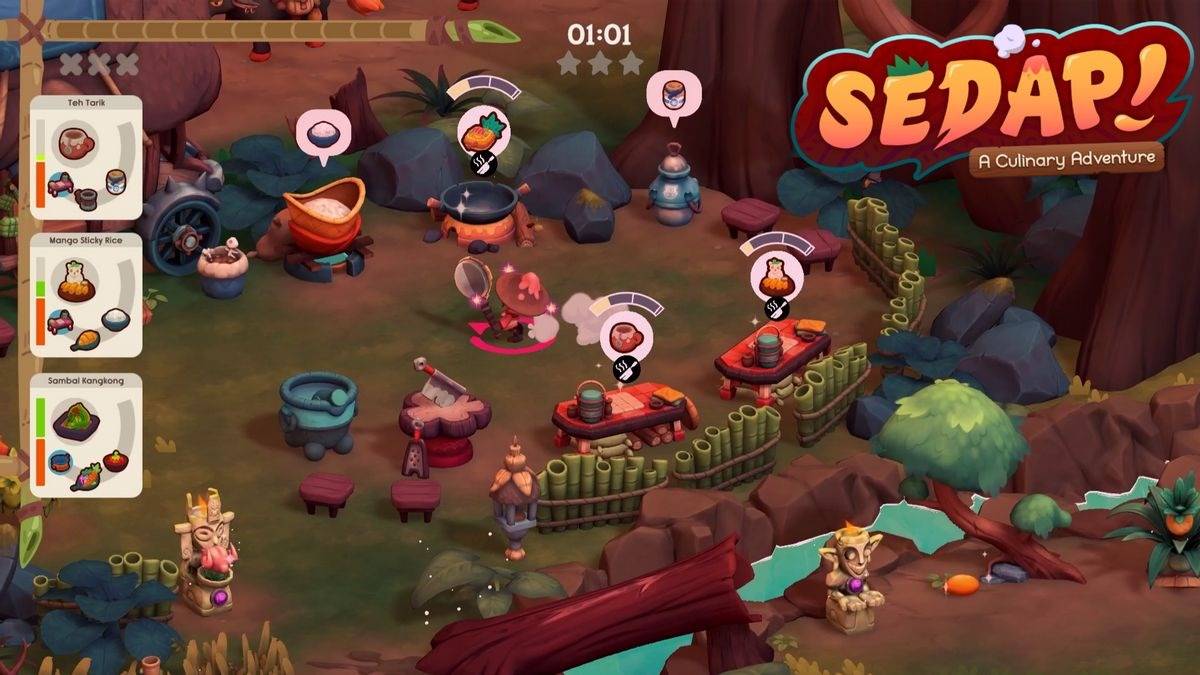Viewport: 1200px width, 675px height.
Task: Click the rice bowl bubble above the pot
Action: [x=323, y=133]
